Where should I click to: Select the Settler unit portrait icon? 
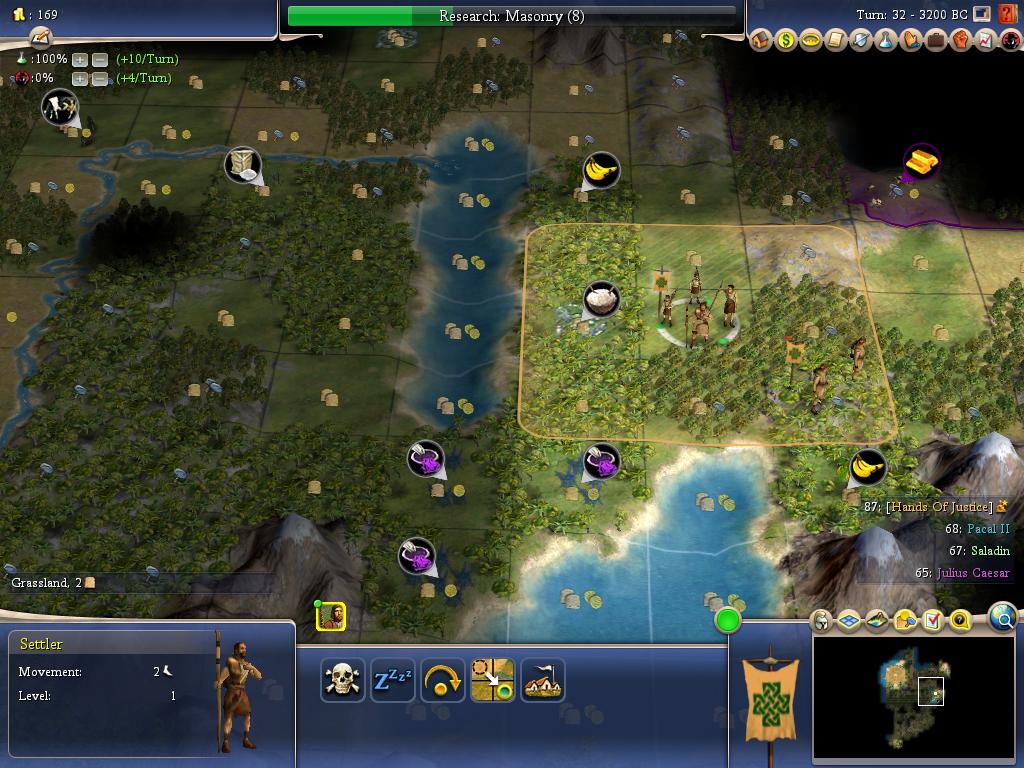[x=331, y=617]
